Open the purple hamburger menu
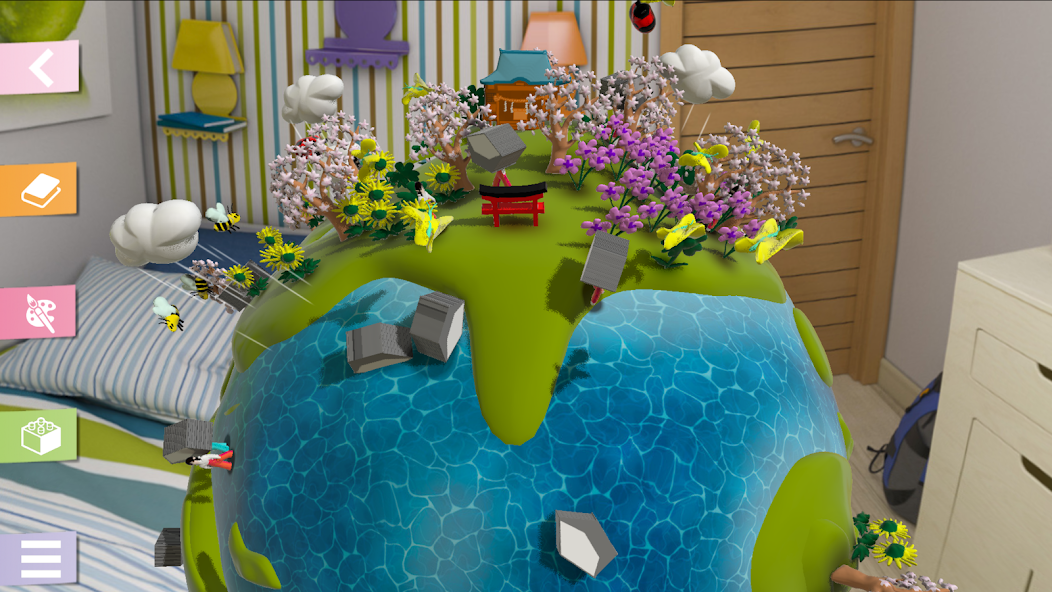Viewport: 1052px width, 592px height. pos(39,558)
